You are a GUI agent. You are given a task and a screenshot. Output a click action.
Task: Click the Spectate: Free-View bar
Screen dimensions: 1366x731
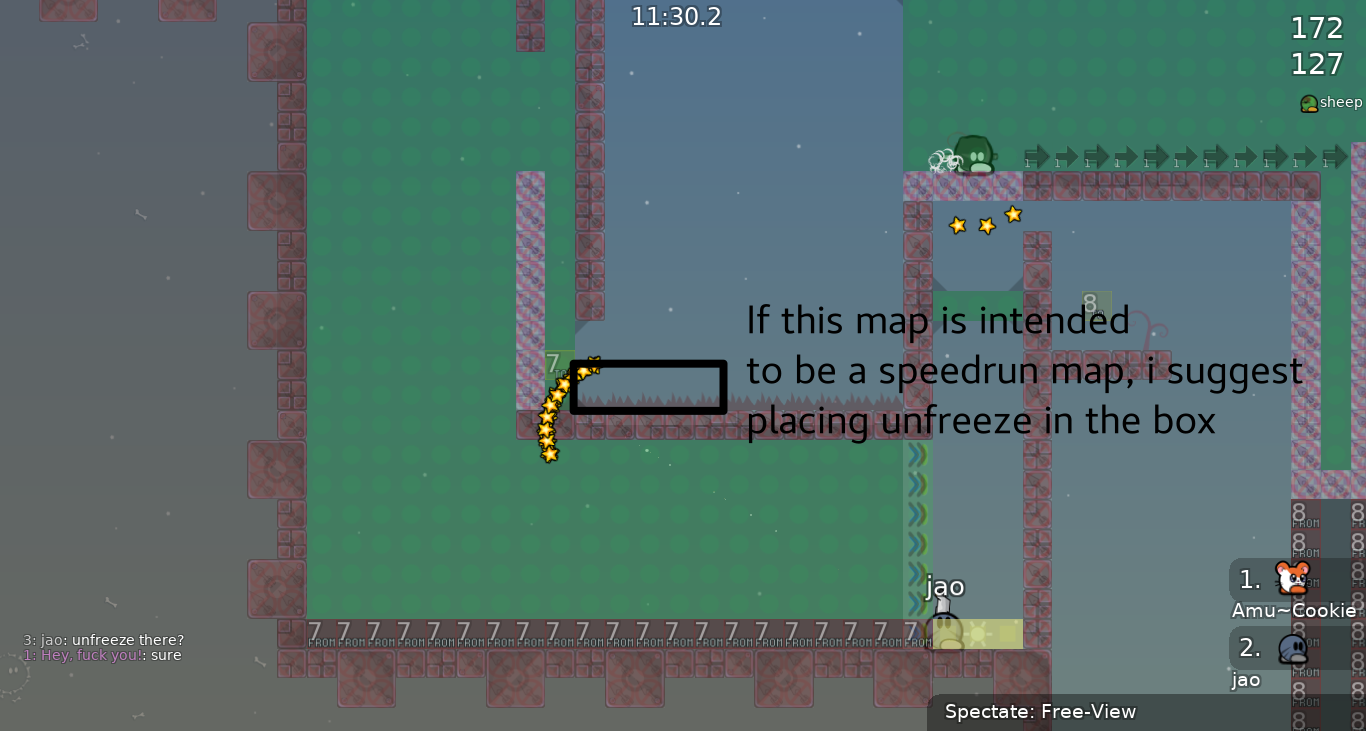click(1041, 711)
